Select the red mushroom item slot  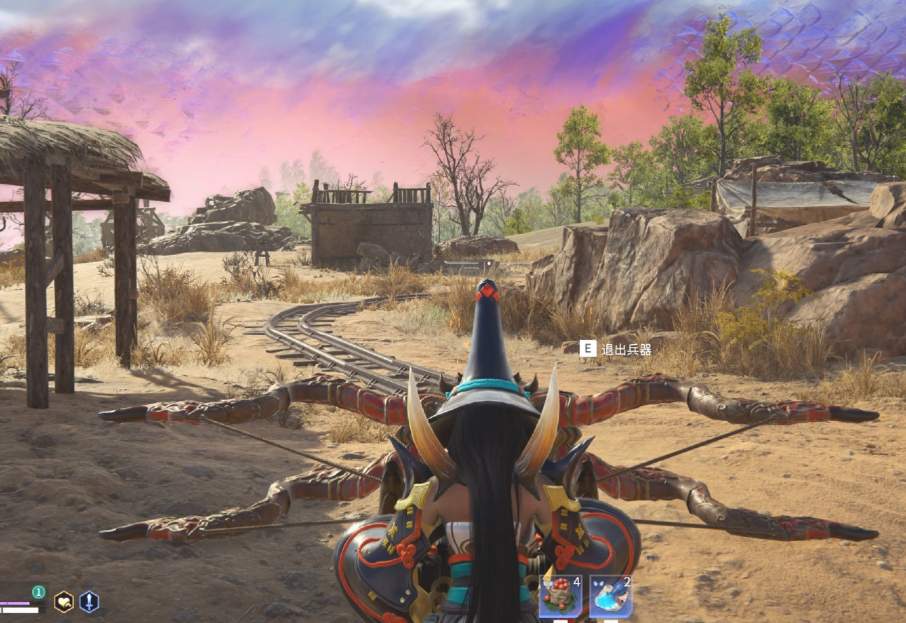click(559, 597)
